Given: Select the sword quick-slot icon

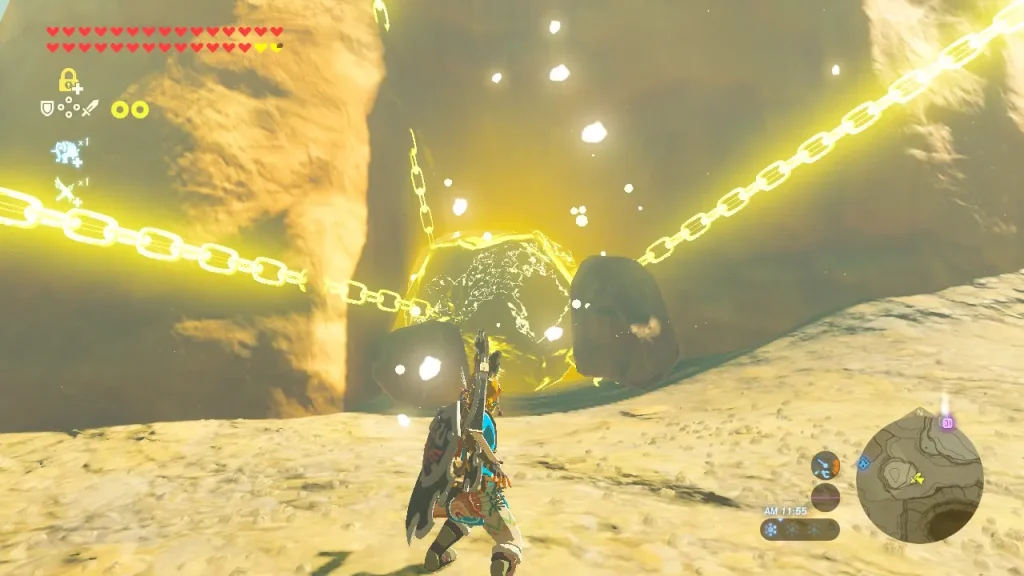Looking at the screenshot, I should pos(90,107).
